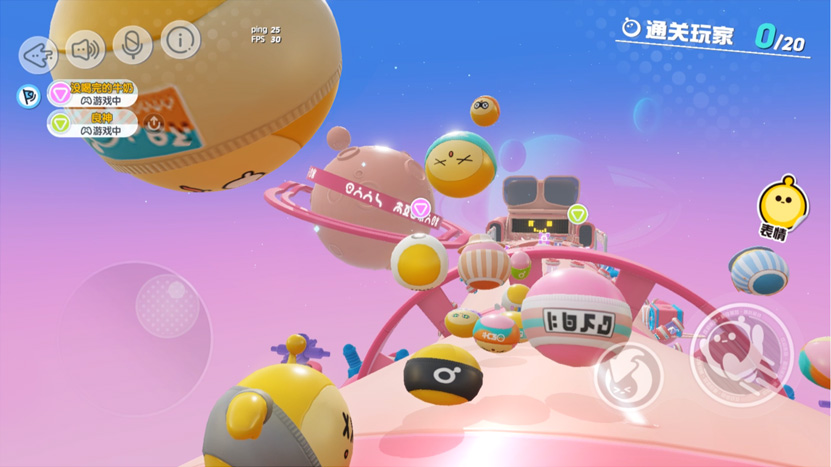Select player 没喝完的牛奶 in the list

tap(93, 94)
